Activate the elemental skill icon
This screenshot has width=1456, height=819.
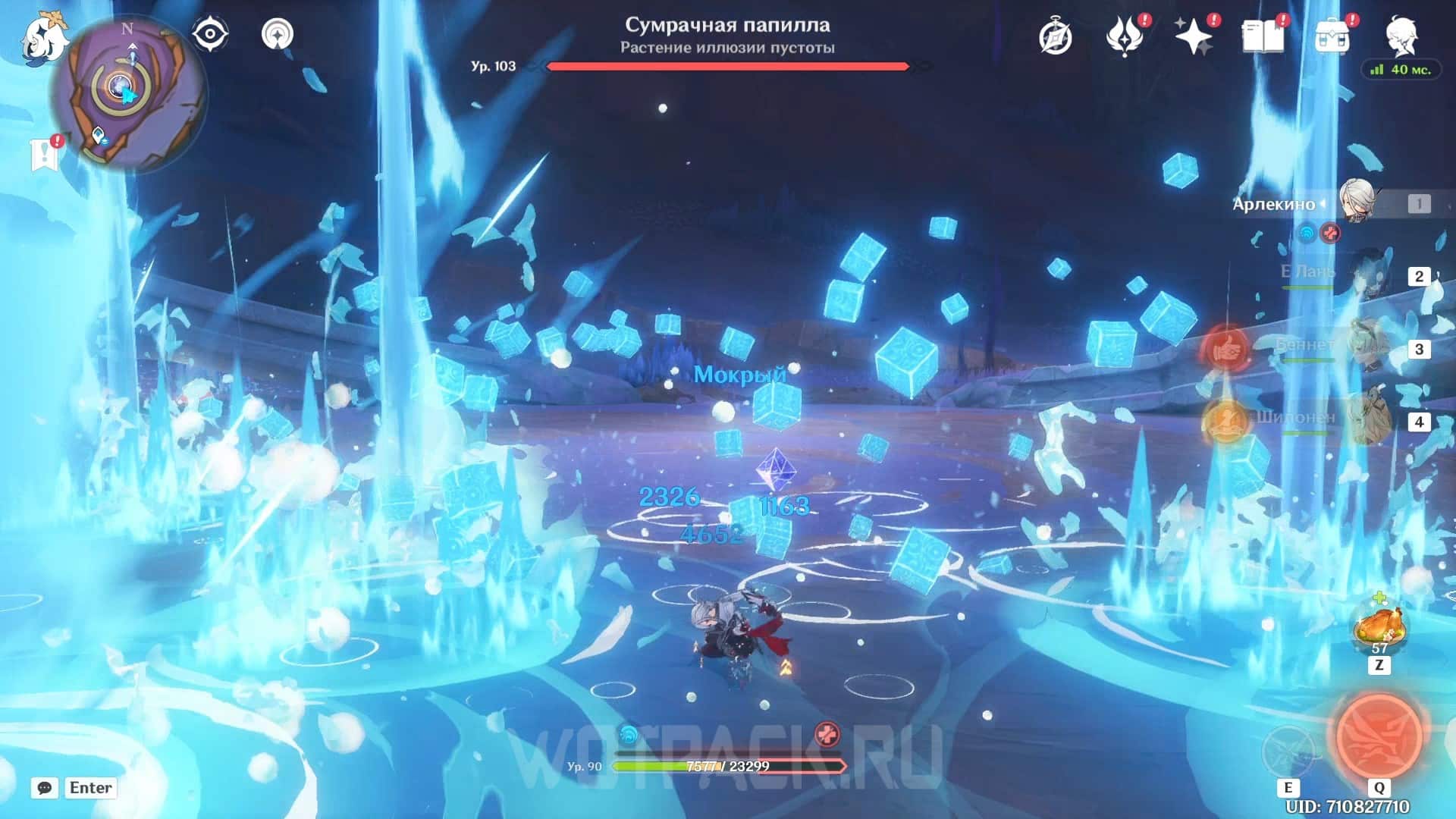1288,751
